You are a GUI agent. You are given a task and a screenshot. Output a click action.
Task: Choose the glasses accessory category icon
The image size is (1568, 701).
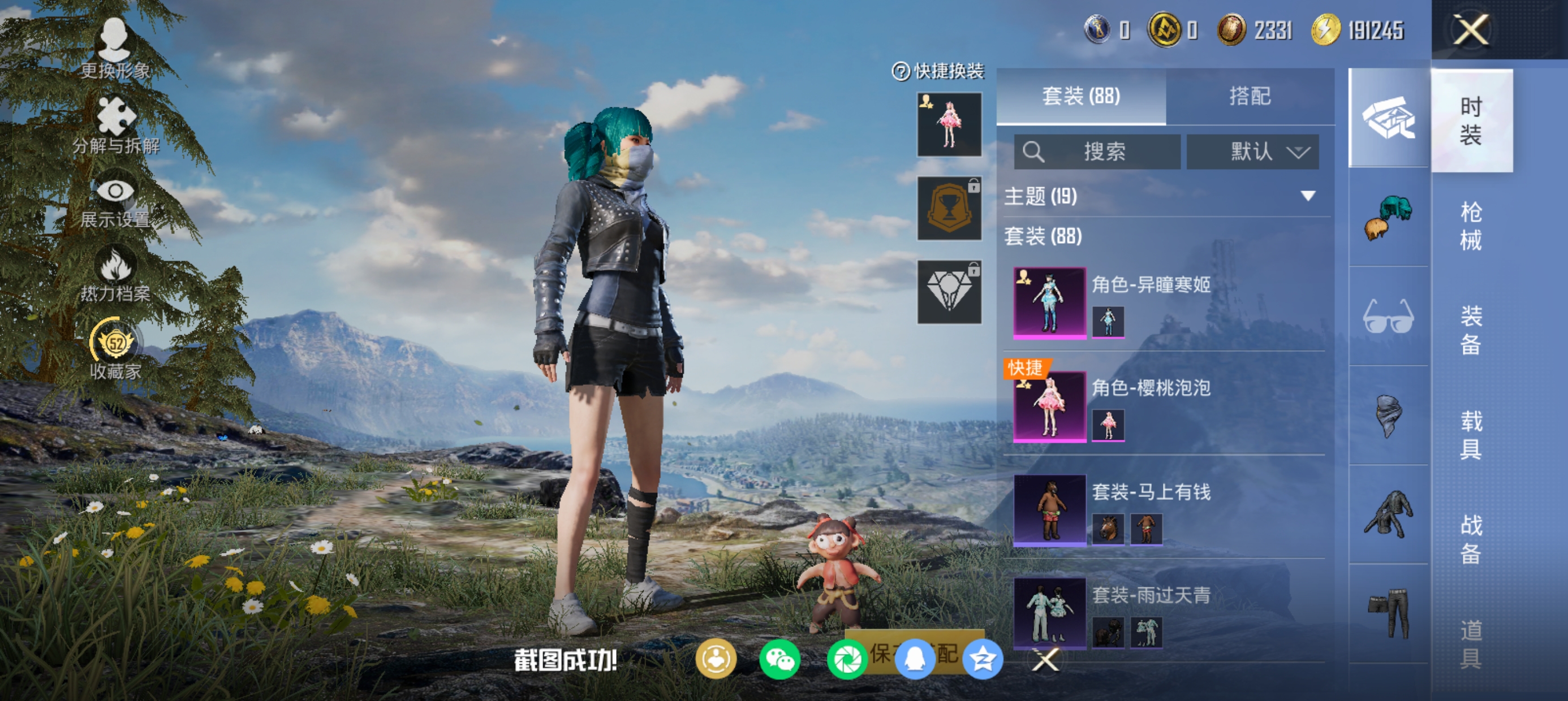click(x=1388, y=316)
